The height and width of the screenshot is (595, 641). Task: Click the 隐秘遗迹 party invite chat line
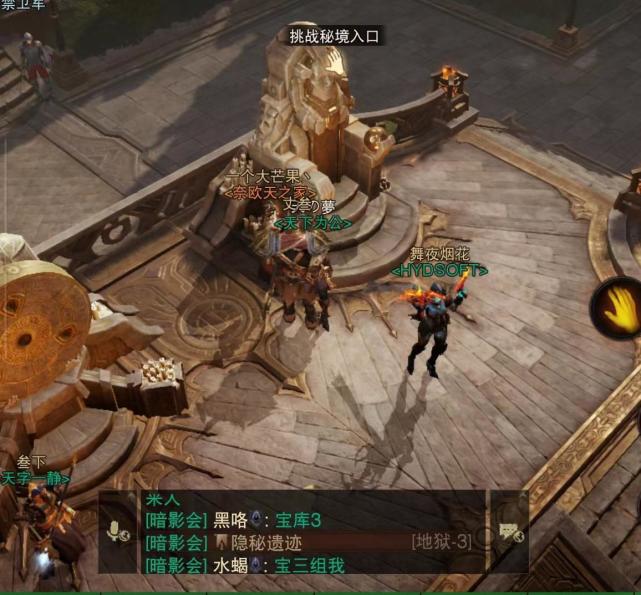[300, 543]
